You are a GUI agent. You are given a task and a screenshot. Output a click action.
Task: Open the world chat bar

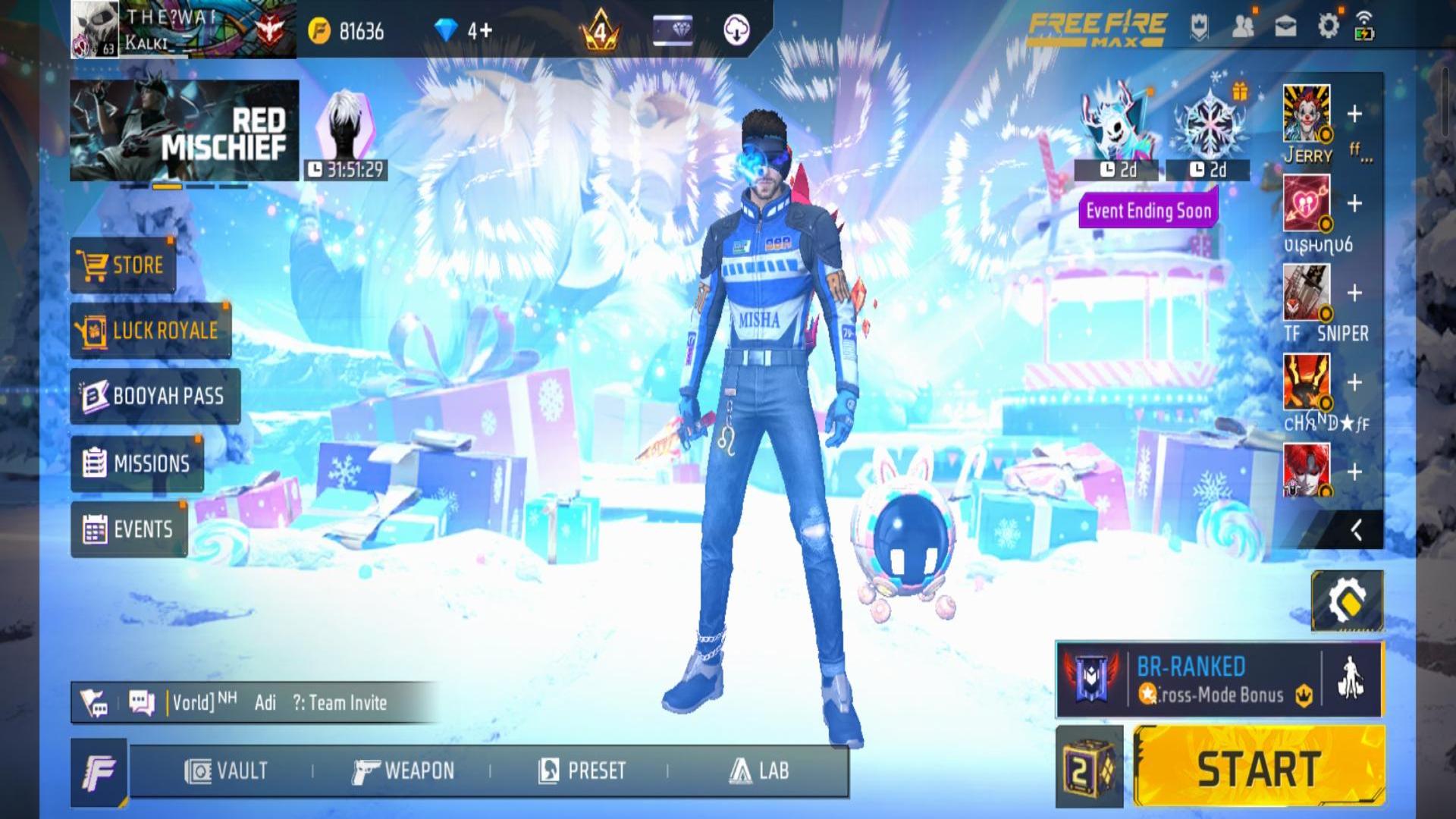[x=258, y=703]
